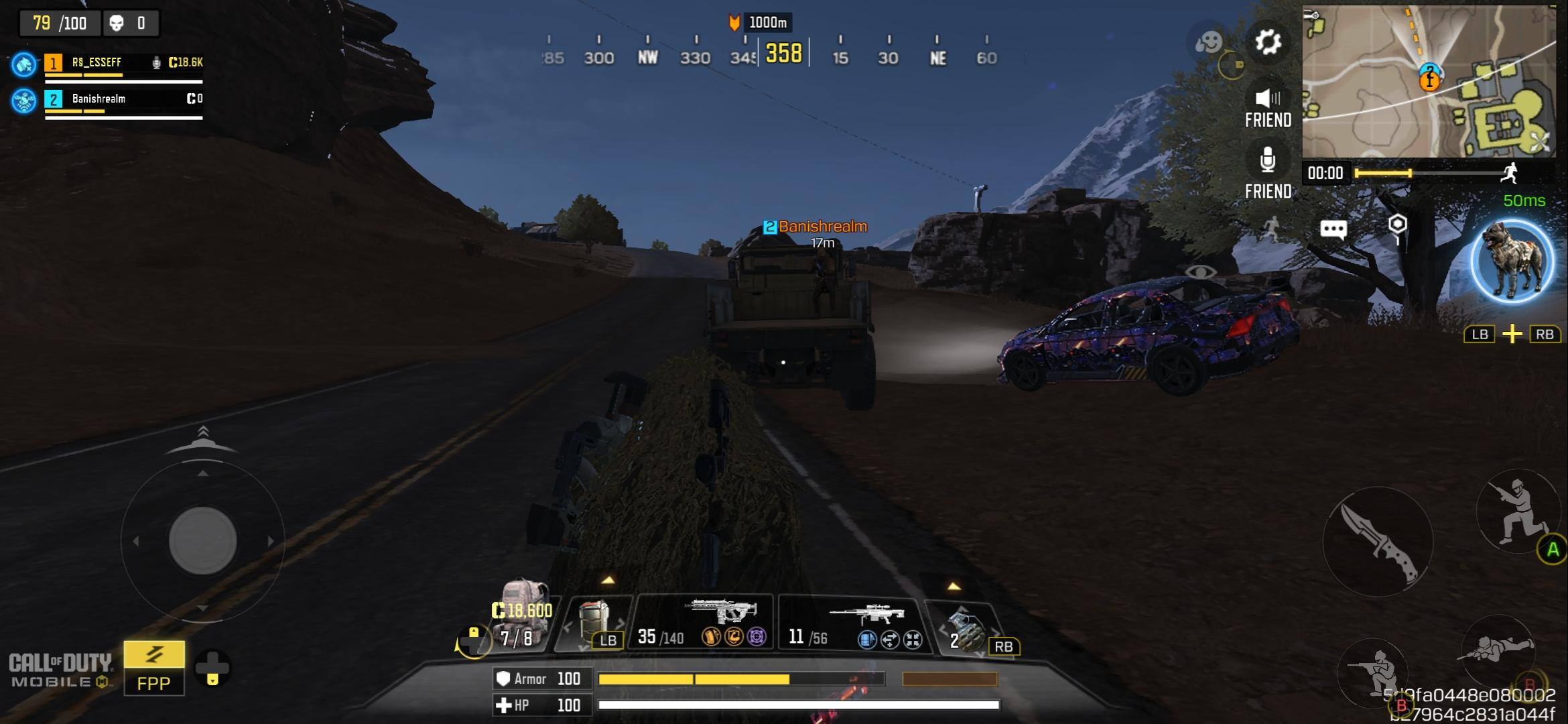Open the emote smiley wheel
The height and width of the screenshot is (724, 1568).
click(x=1208, y=42)
